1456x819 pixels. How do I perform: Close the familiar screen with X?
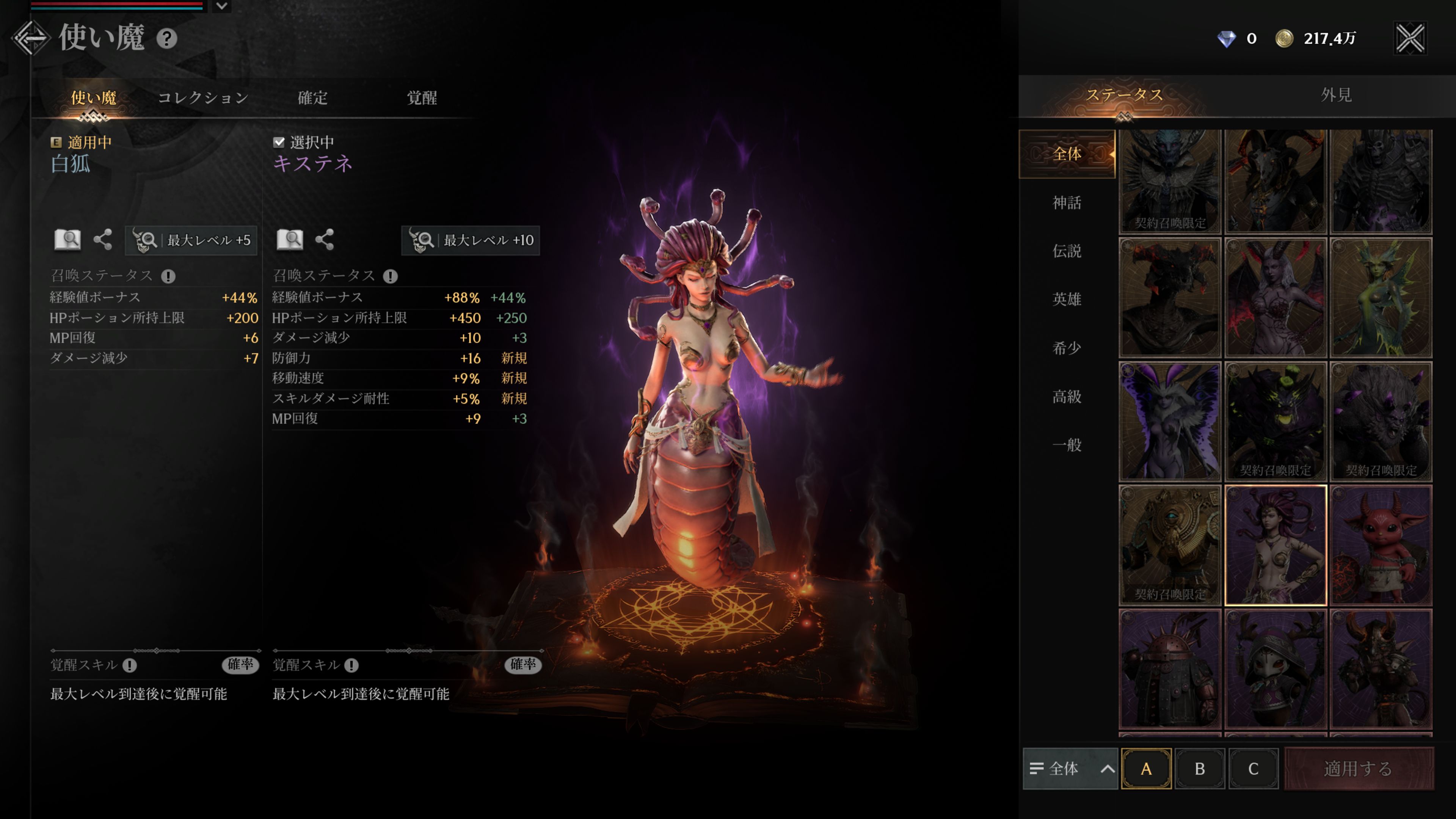point(1410,38)
